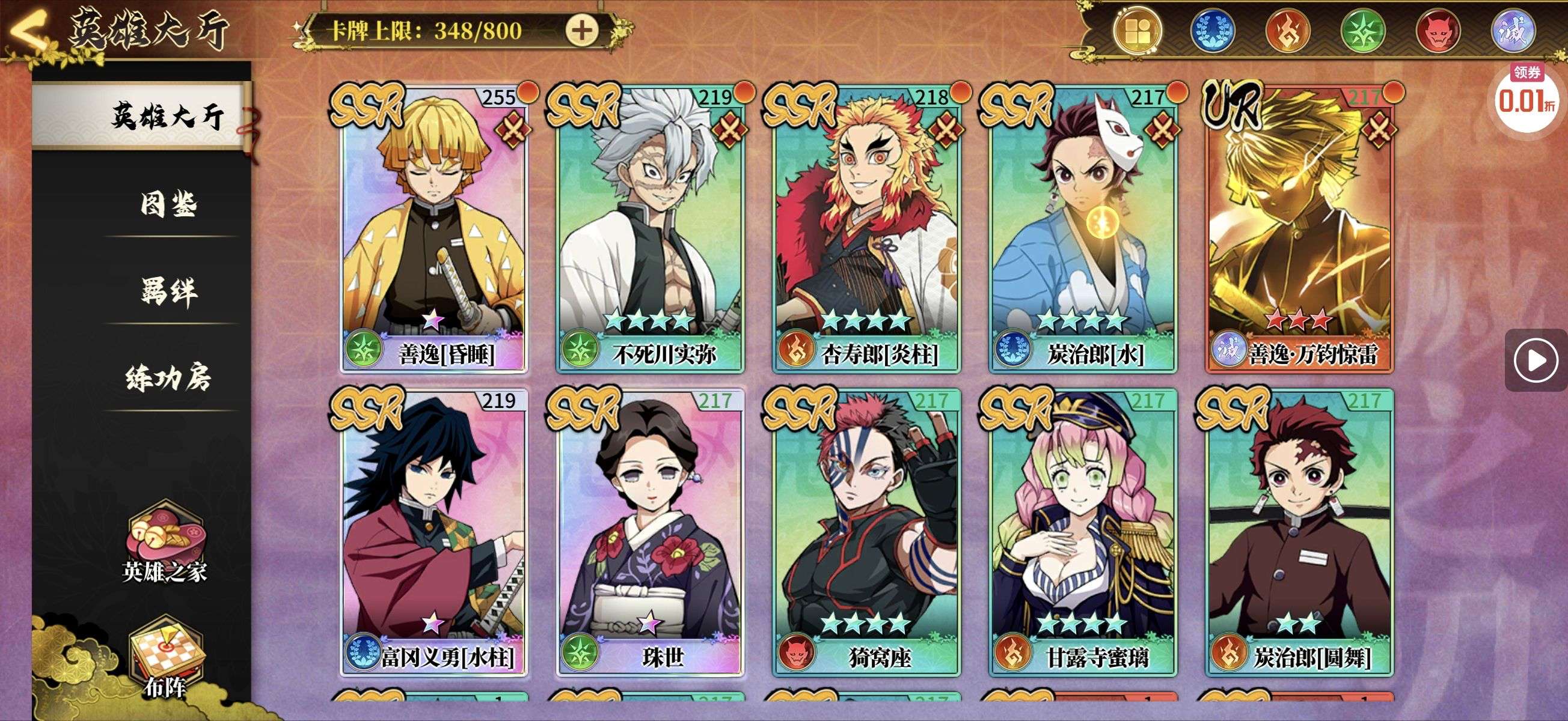Open 英雄之家 icon
This screenshot has height=721, width=1568.
[x=164, y=541]
